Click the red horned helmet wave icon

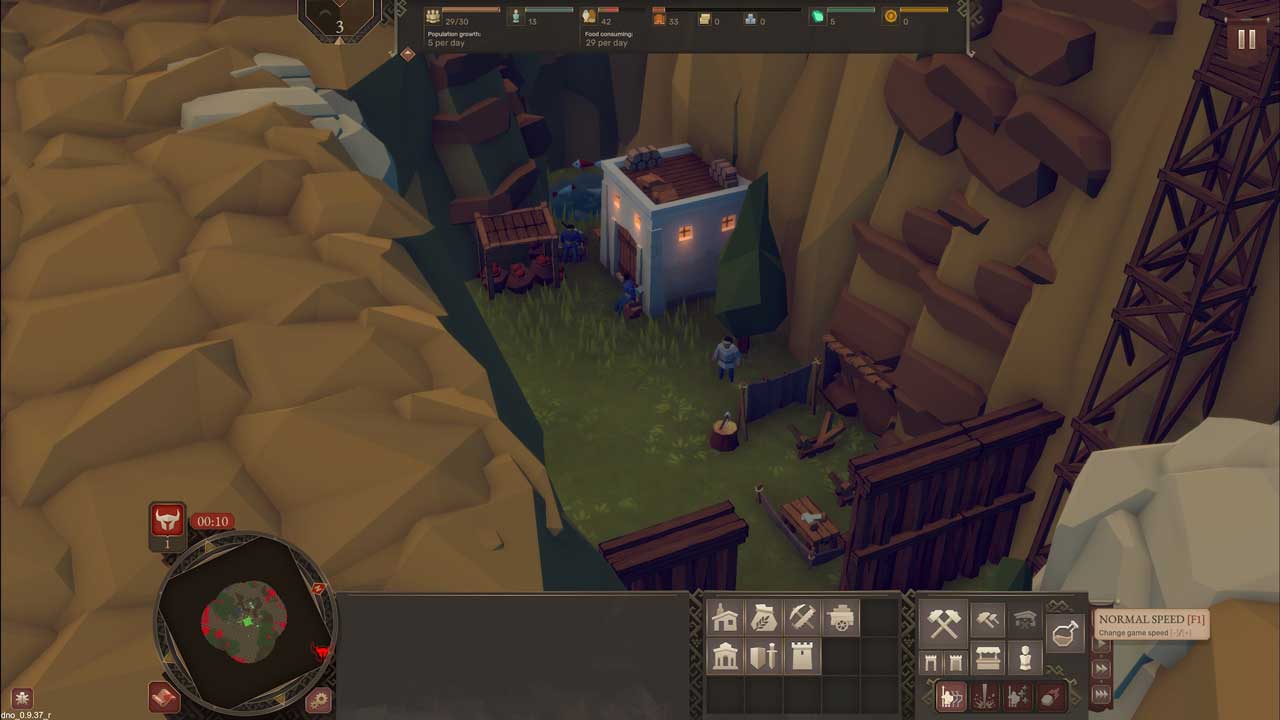168,520
